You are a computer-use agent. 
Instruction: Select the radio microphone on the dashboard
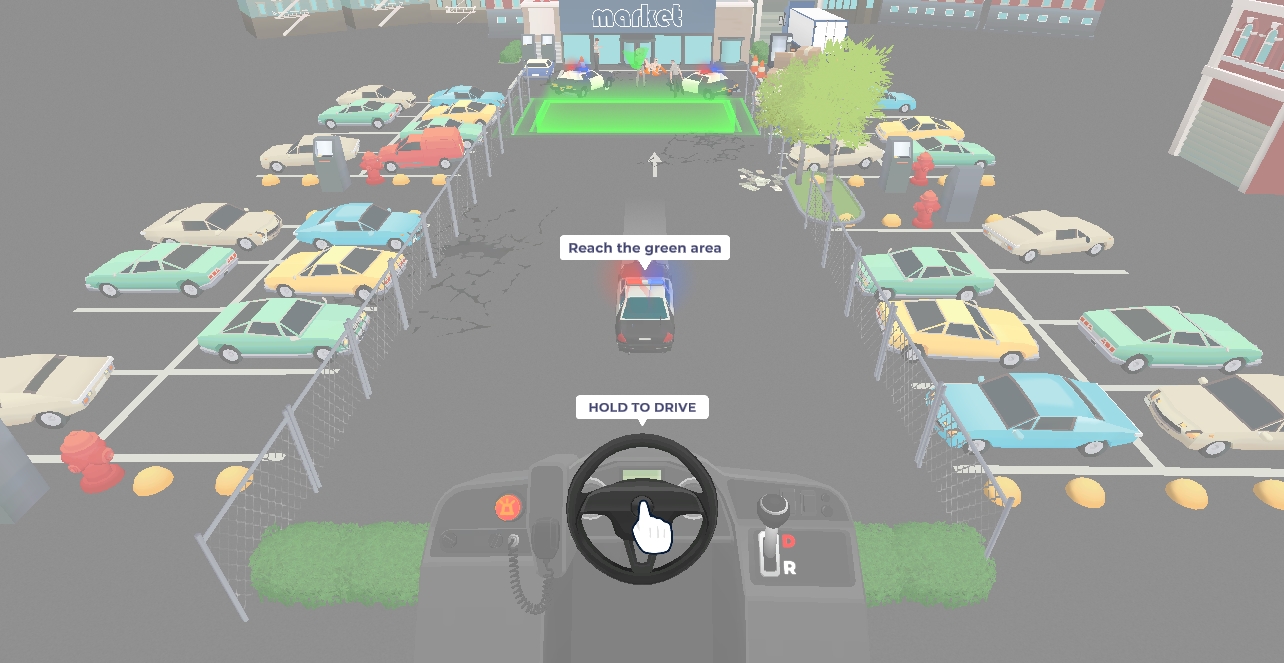(545, 537)
